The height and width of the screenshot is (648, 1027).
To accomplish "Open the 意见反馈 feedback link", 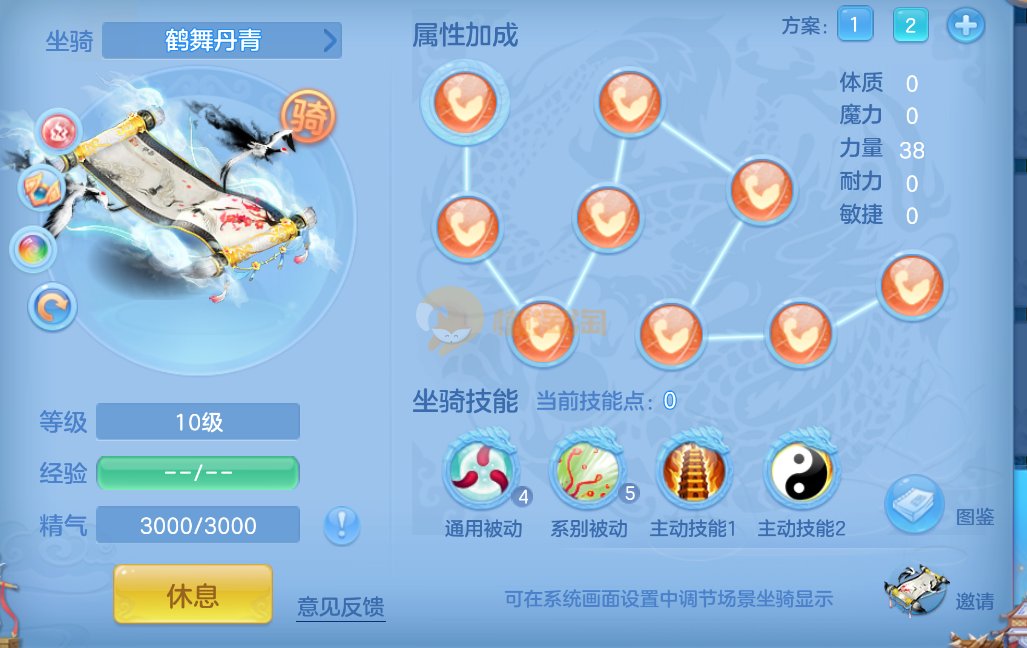I will tap(341, 607).
